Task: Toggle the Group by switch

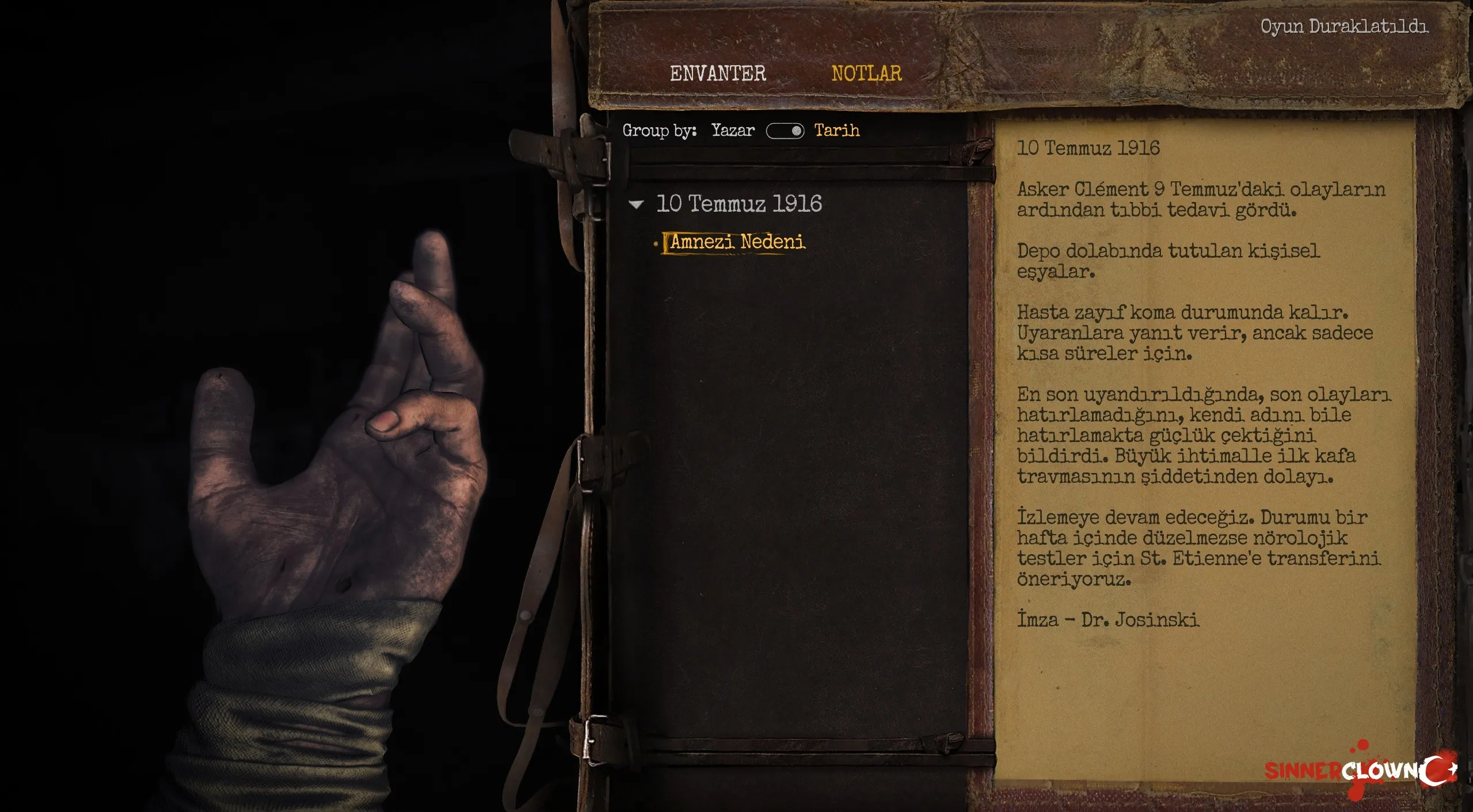Action: pyautogui.click(x=785, y=131)
